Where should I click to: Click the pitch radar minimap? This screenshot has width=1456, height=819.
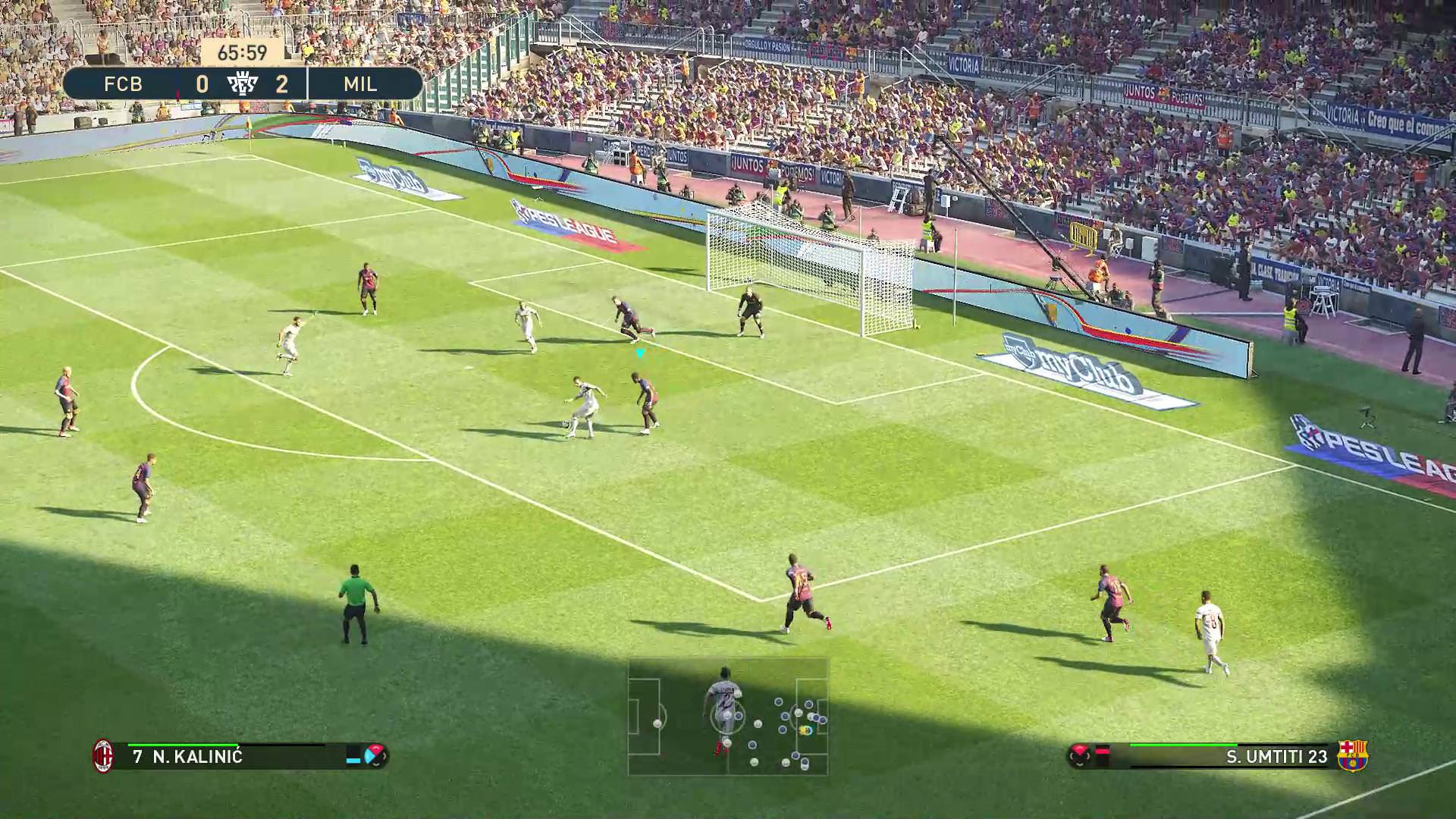pyautogui.click(x=728, y=717)
